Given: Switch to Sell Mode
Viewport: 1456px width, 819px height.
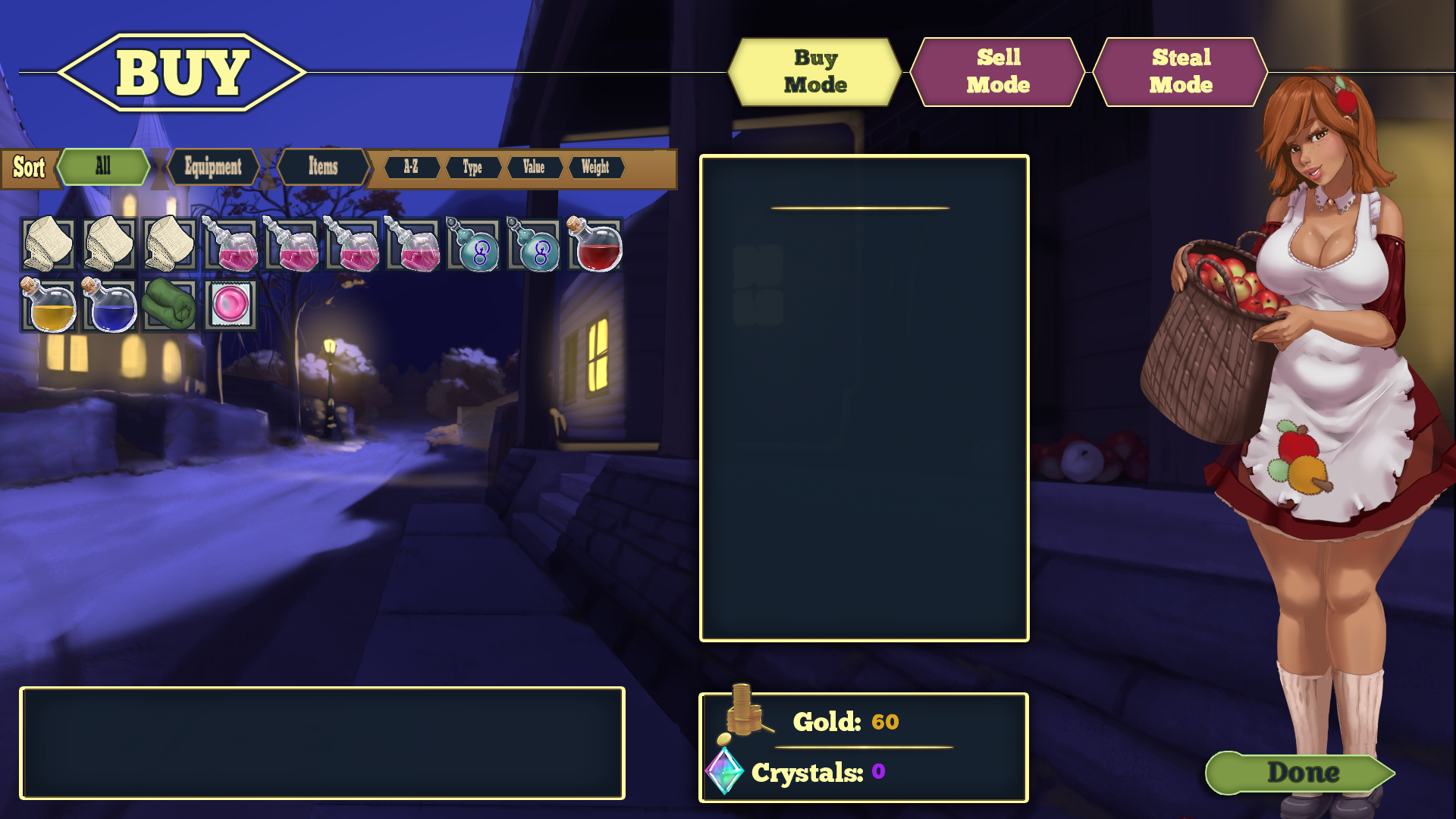Looking at the screenshot, I should pyautogui.click(x=997, y=72).
